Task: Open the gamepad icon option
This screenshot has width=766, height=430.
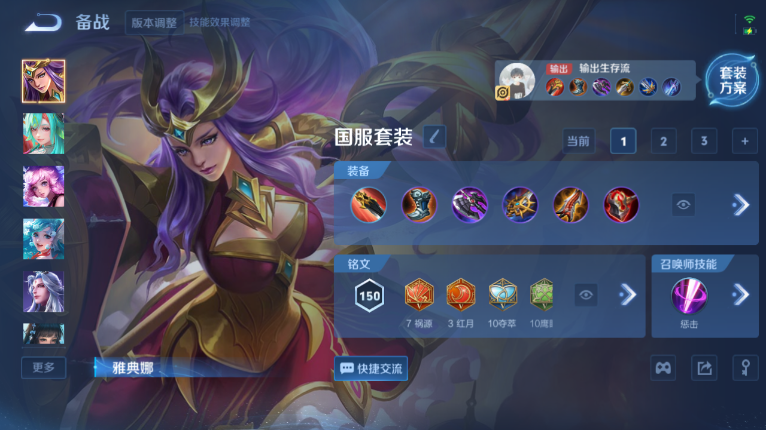Action: [663, 368]
